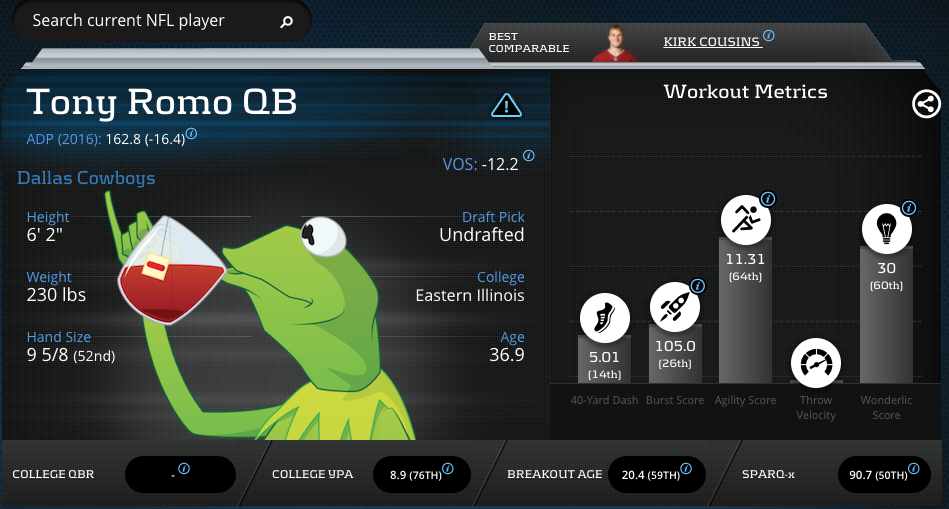This screenshot has width=949, height=509.
Task: Click the warning triangle icon
Action: coord(507,104)
